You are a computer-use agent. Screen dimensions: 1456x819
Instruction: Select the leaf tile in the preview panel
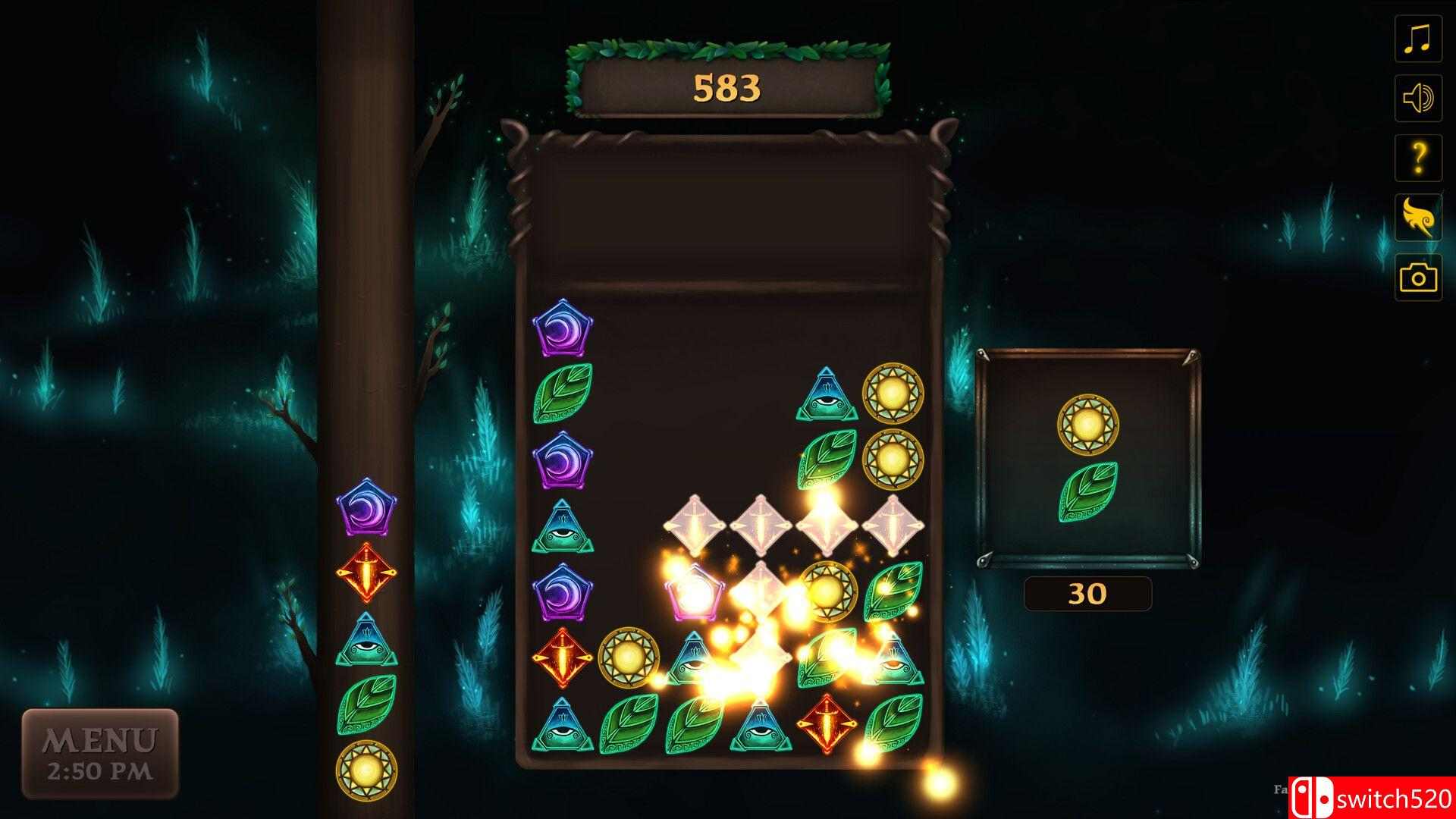pyautogui.click(x=1089, y=493)
